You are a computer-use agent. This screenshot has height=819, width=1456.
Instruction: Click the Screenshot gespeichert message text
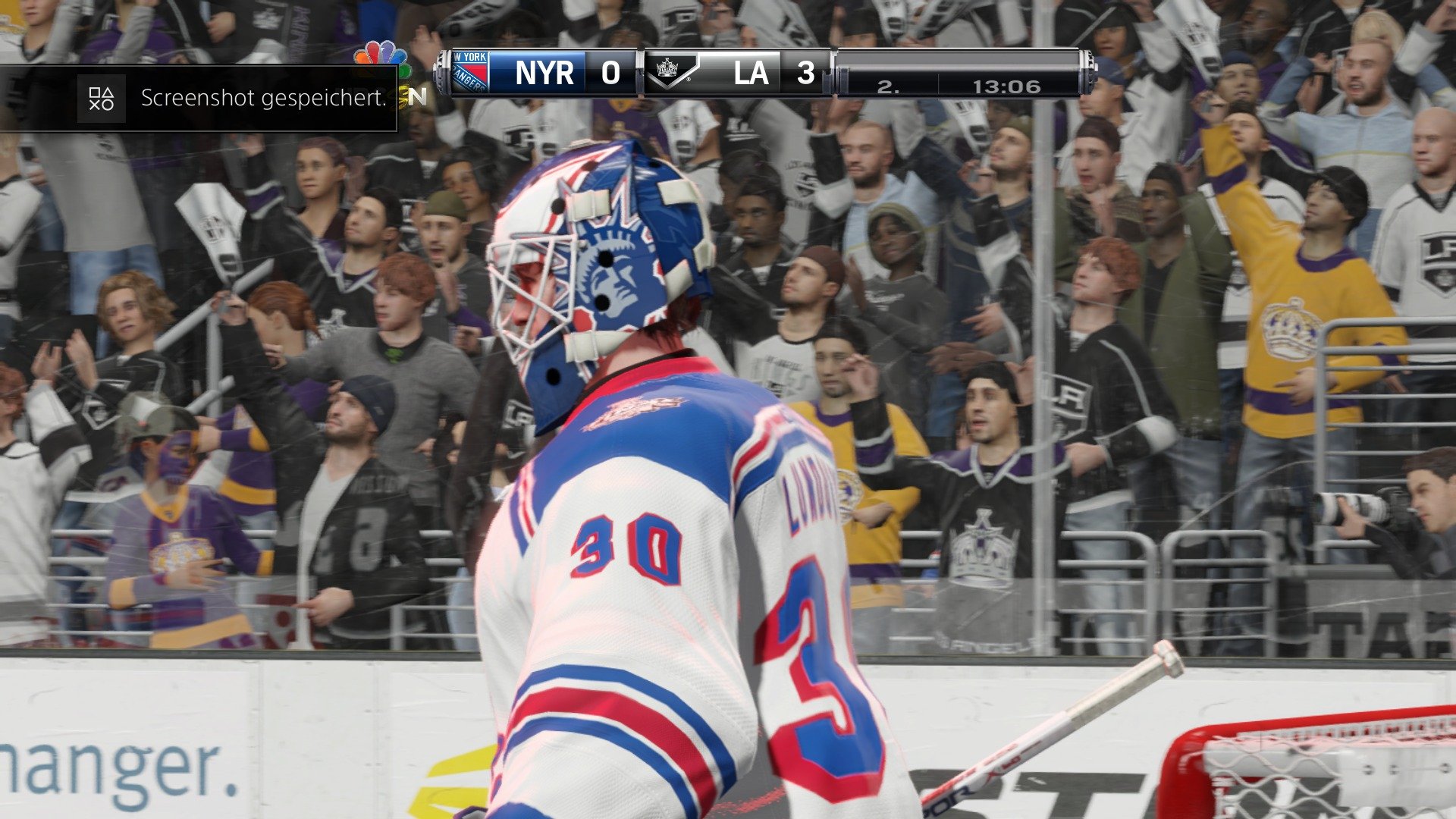262,98
